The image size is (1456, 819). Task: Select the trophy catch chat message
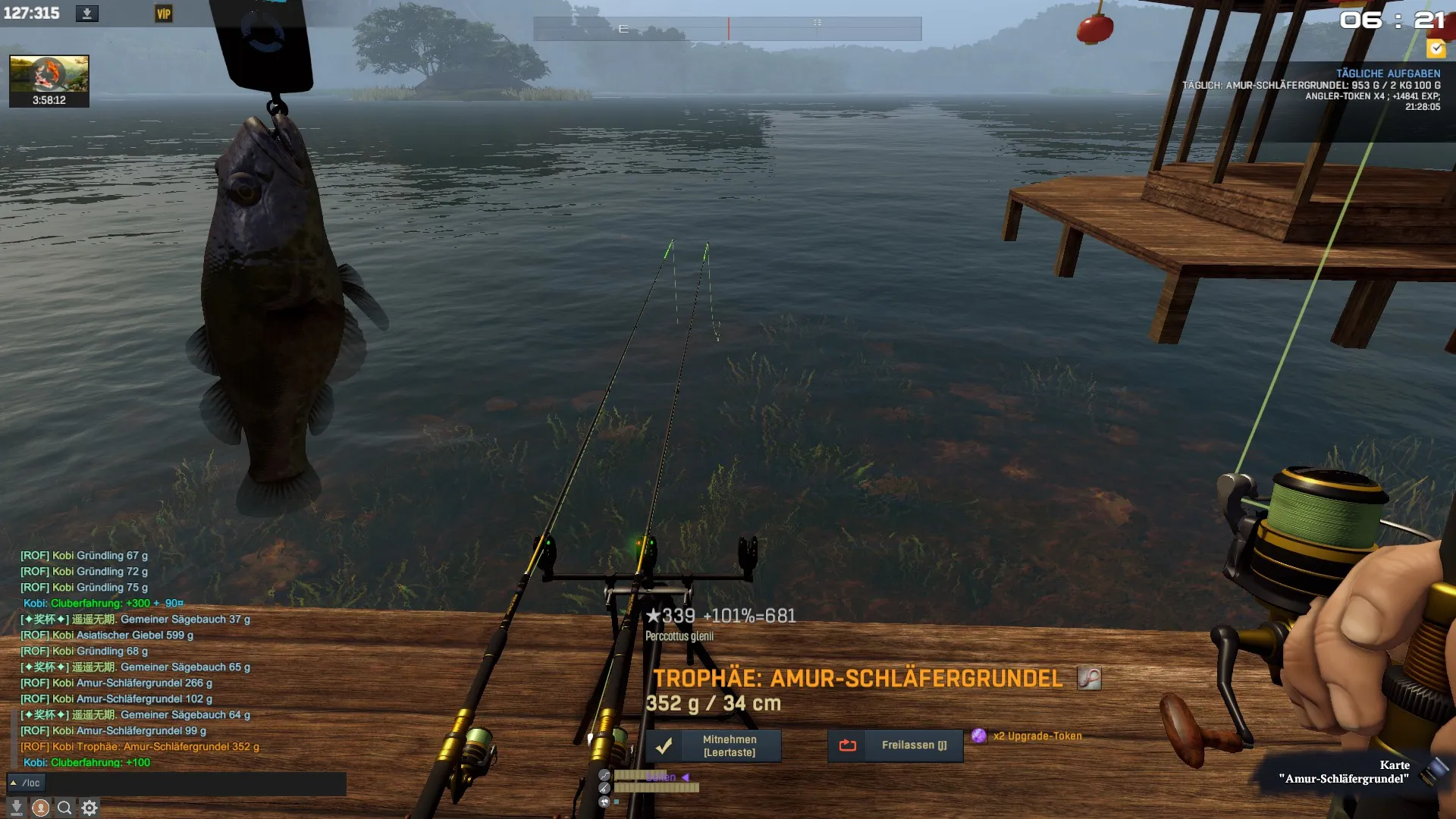click(140, 747)
